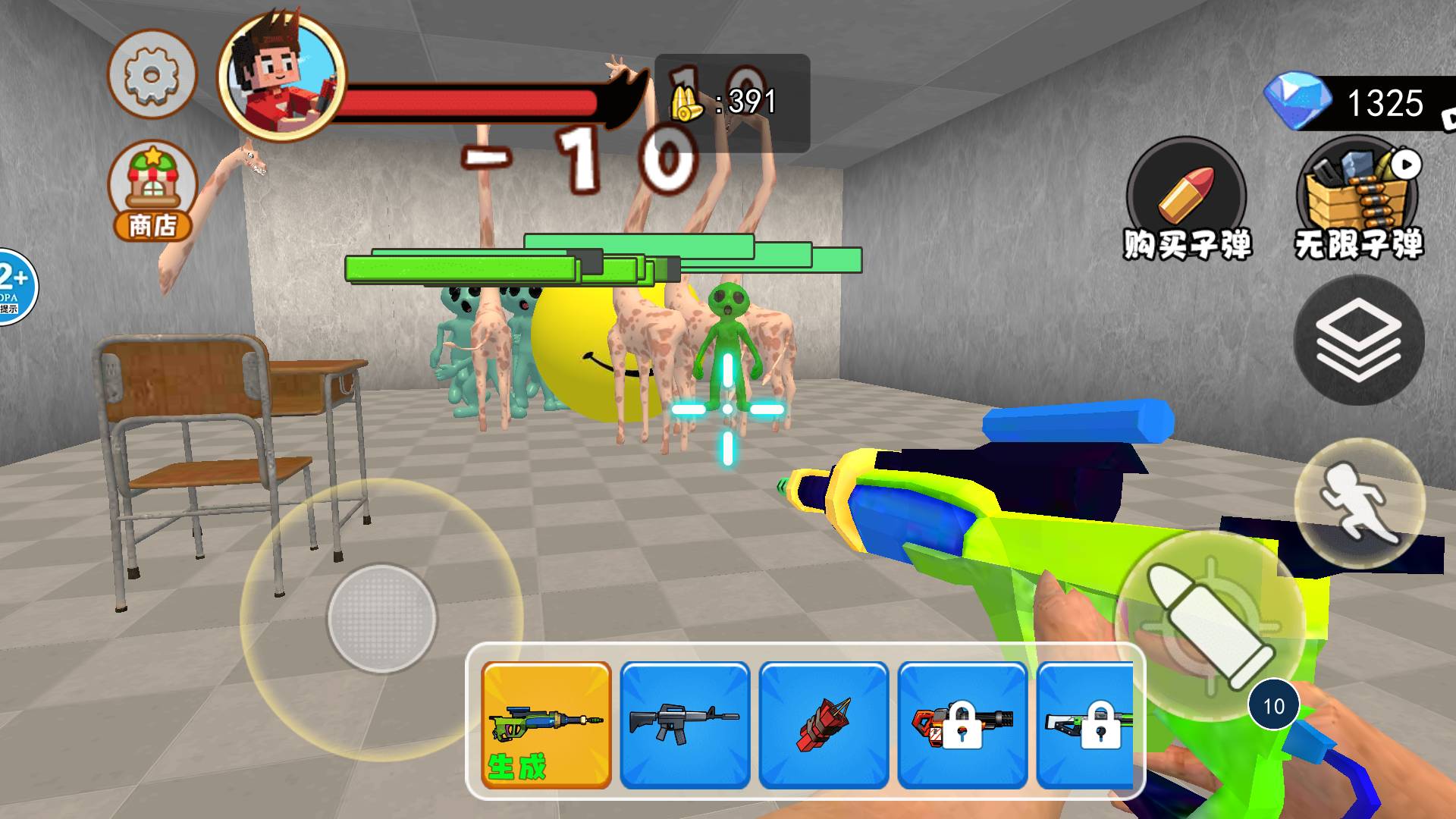Click the blue diamond currency counter
The width and height of the screenshot is (1456, 819).
[1357, 102]
